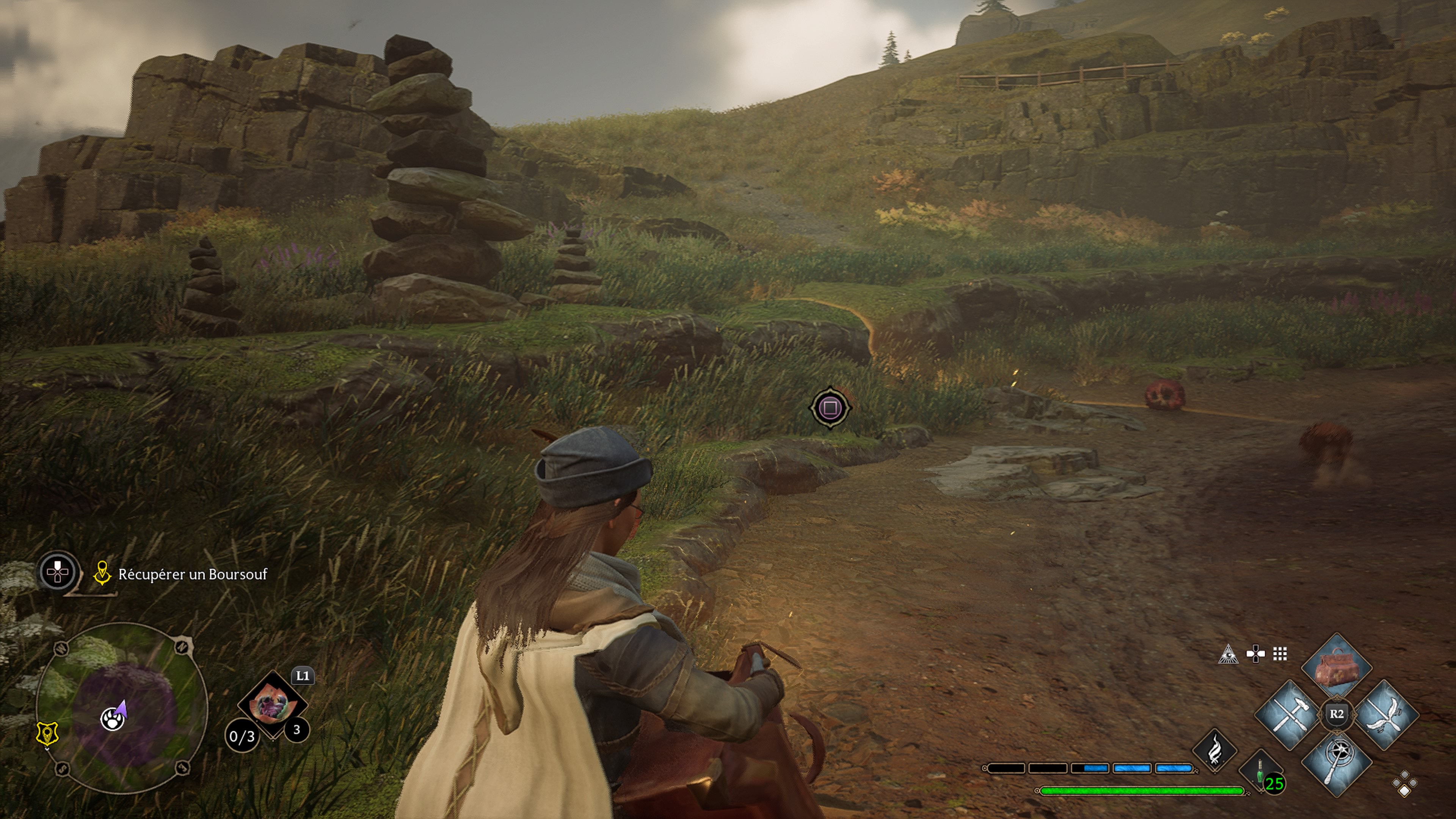Open the circular minimap
The image size is (1456, 819).
click(121, 708)
